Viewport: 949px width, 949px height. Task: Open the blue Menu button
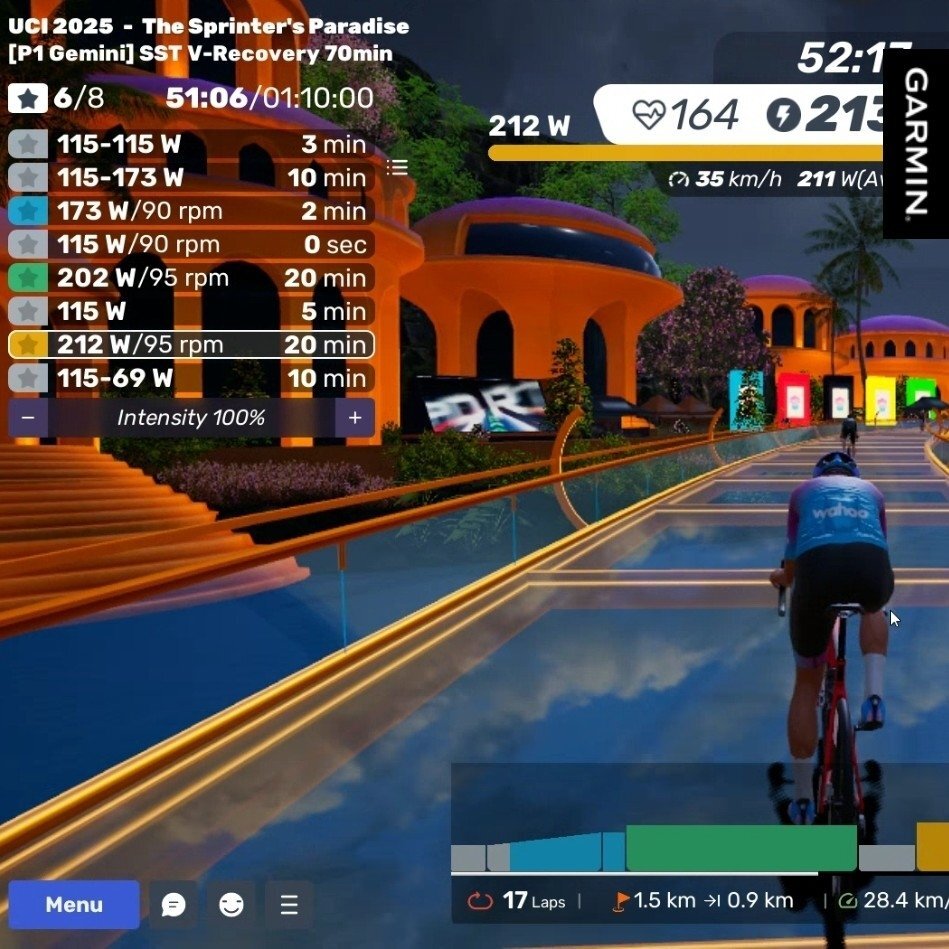click(x=74, y=905)
